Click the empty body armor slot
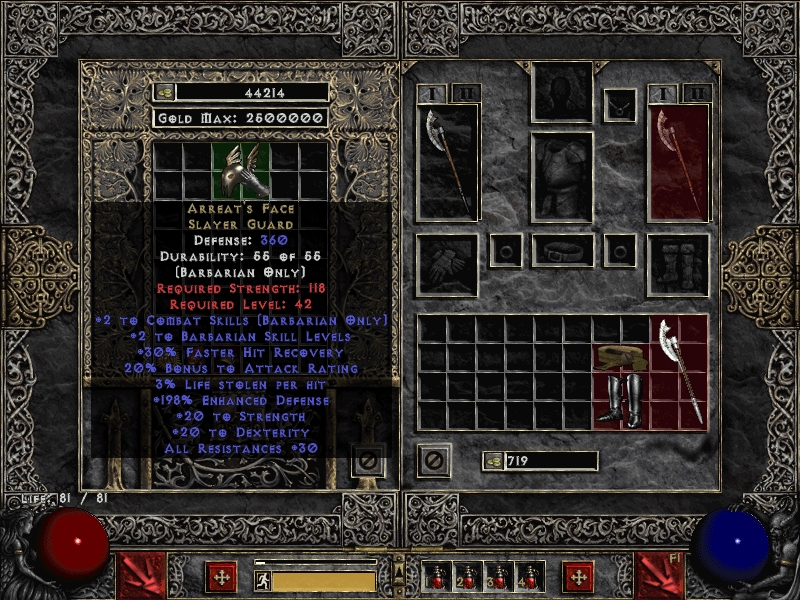 point(562,176)
